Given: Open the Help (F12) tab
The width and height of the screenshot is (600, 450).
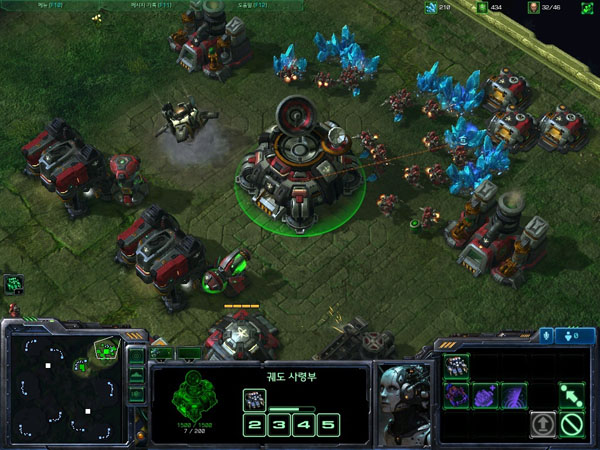Looking at the screenshot, I should tap(250, 6).
